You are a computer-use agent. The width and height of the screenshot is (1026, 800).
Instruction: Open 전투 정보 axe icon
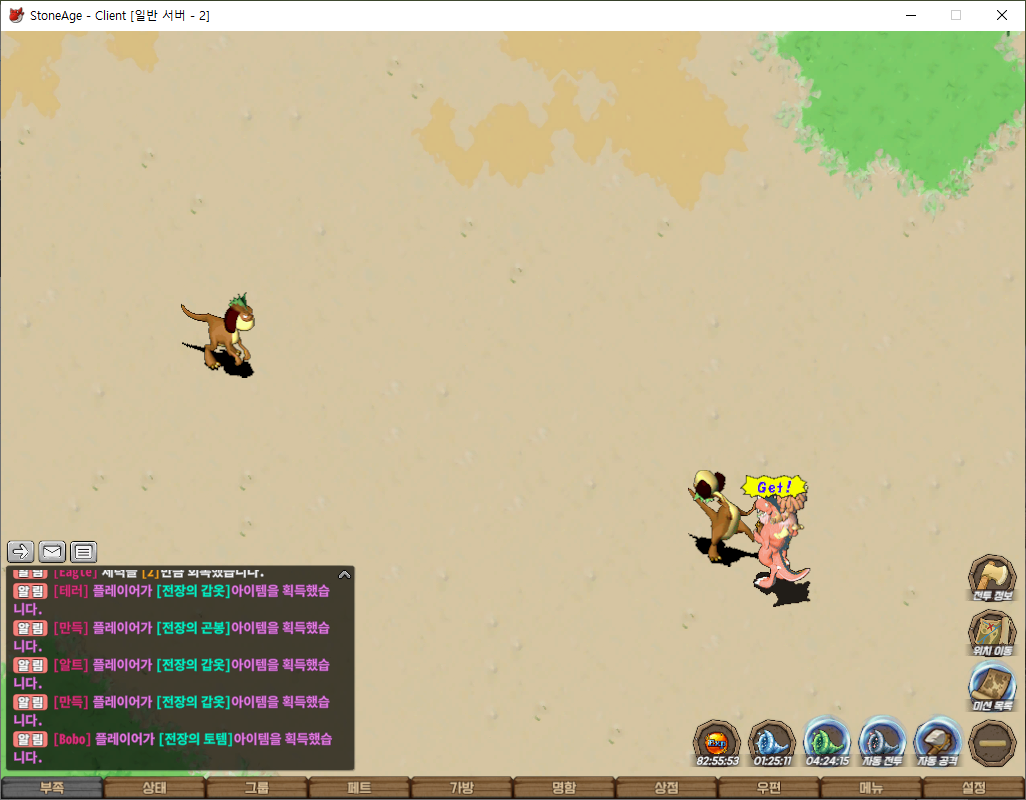point(992,577)
